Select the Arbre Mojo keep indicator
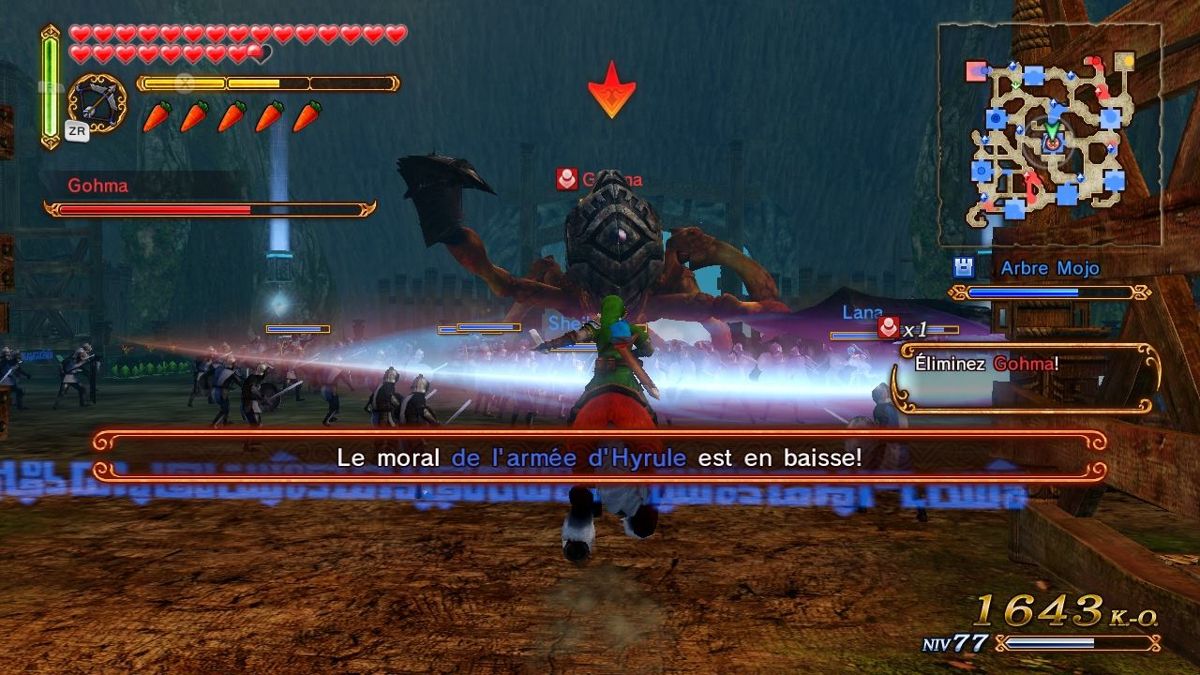This screenshot has height=675, width=1200. pos(1049,269)
